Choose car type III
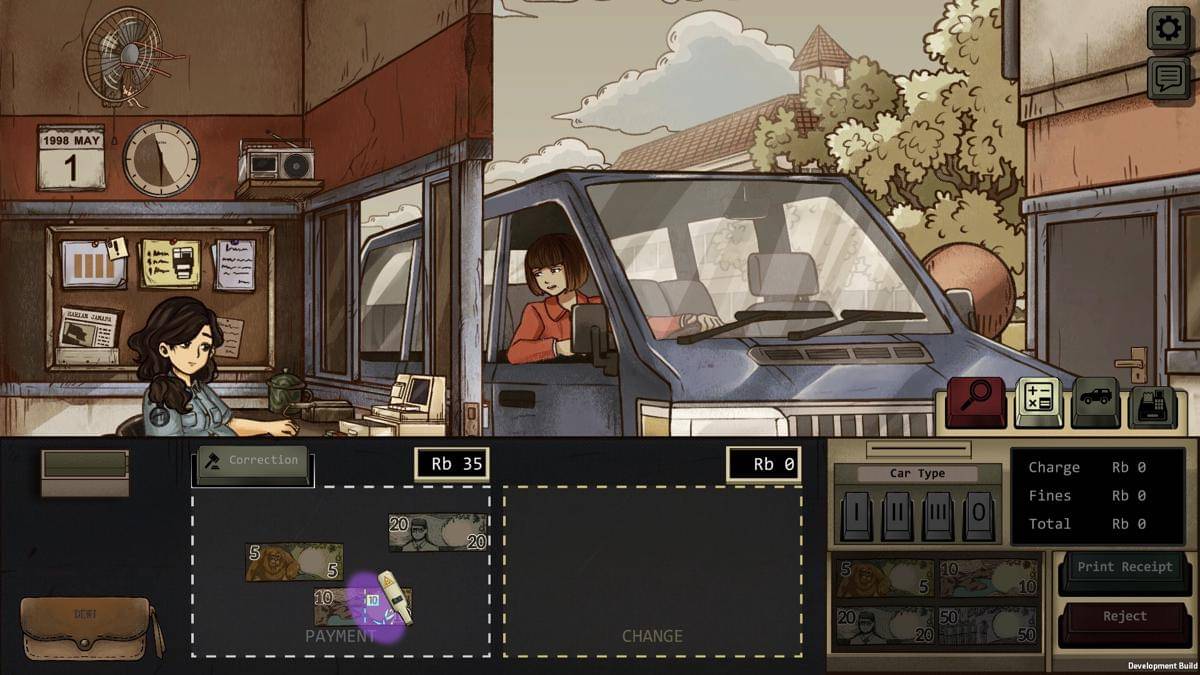This screenshot has width=1200, height=675. click(x=938, y=516)
